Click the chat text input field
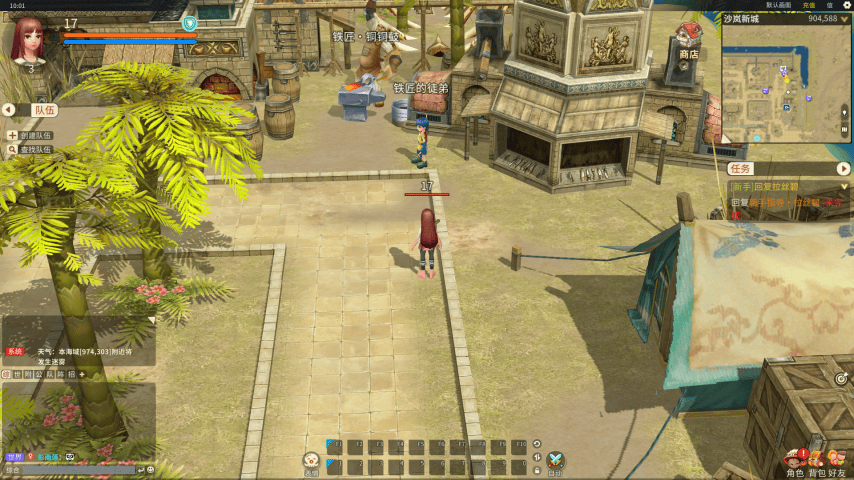 coord(68,469)
